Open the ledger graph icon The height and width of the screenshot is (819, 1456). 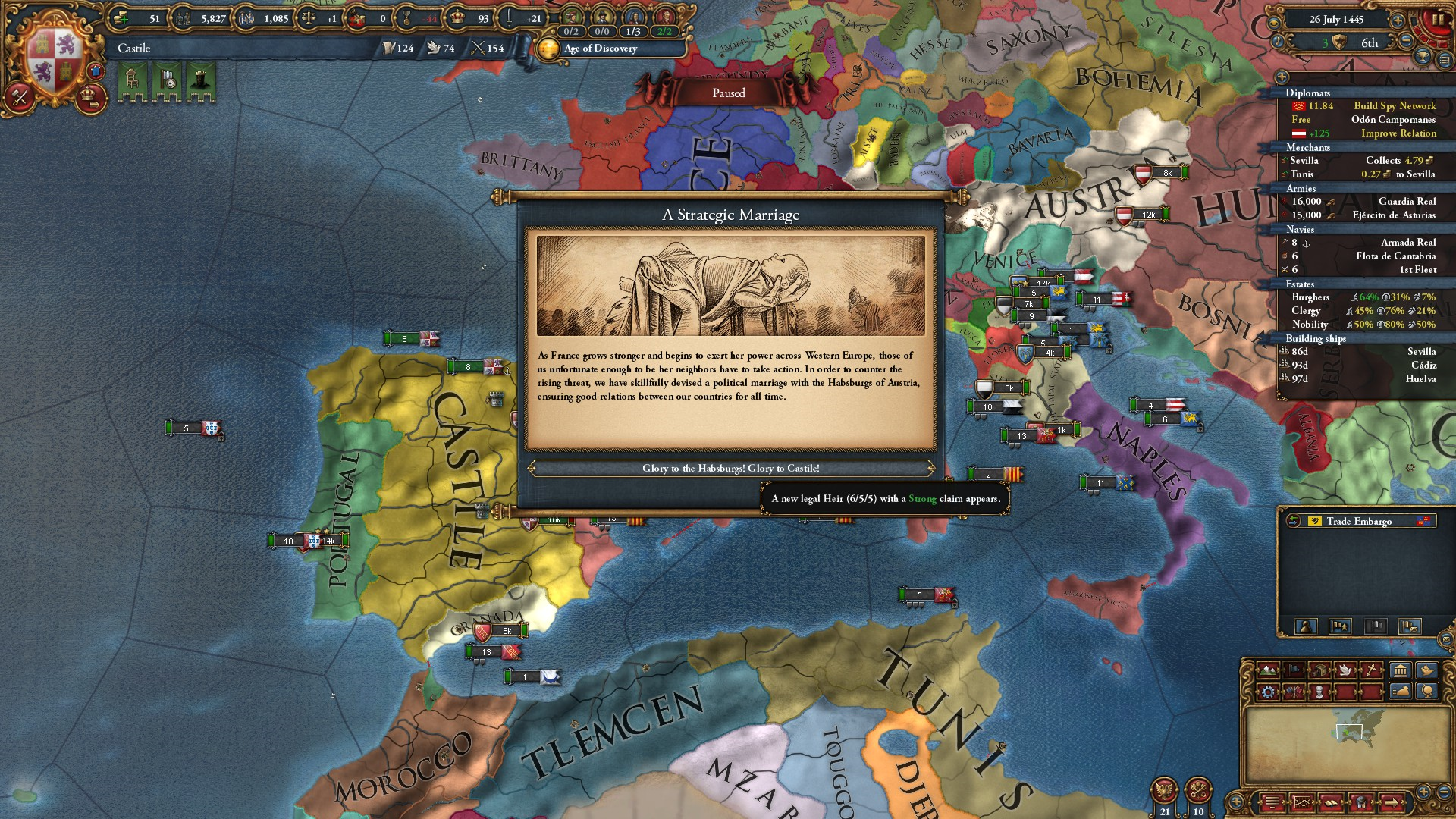[1303, 802]
